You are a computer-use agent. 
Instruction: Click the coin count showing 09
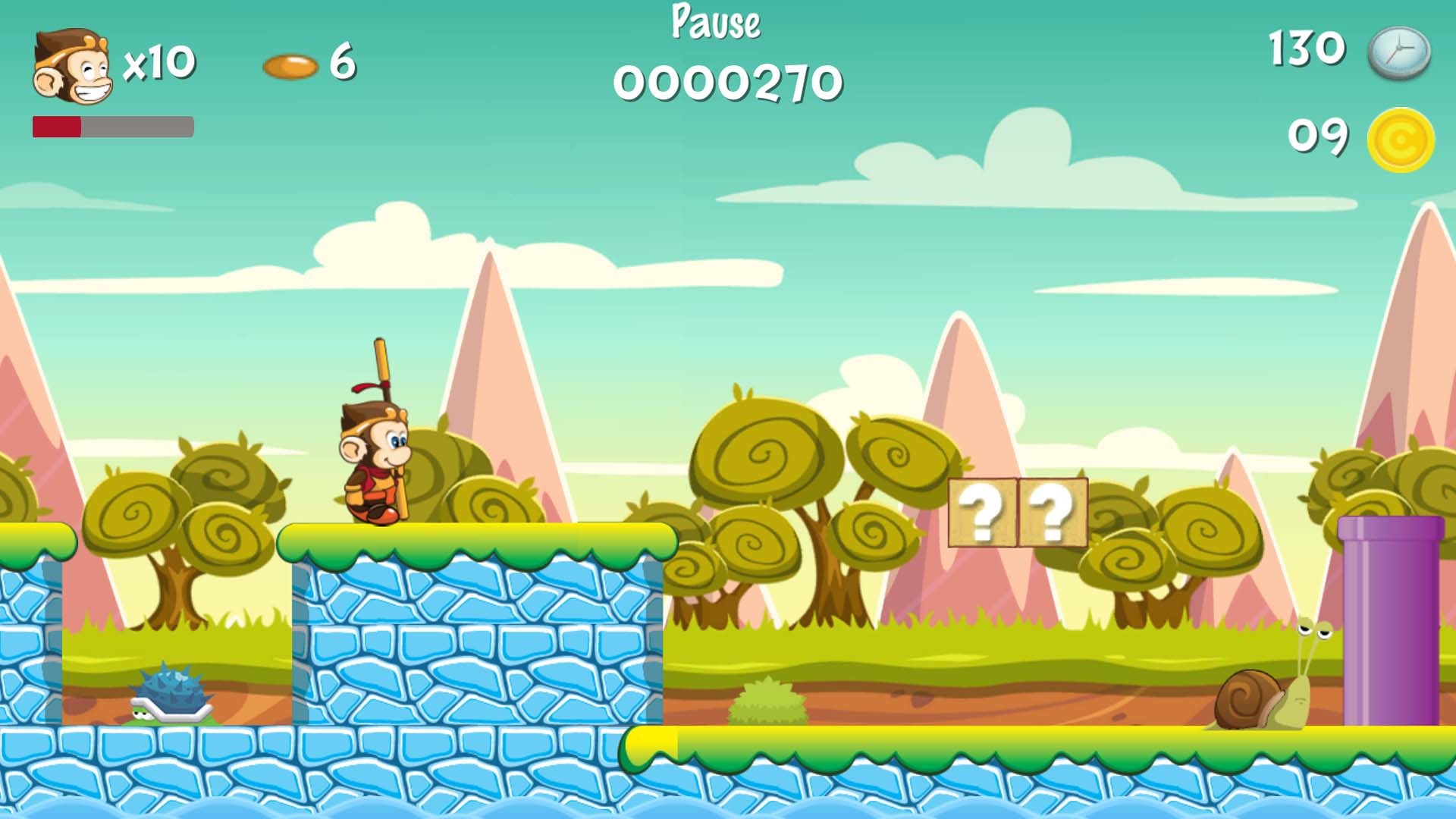1319,135
